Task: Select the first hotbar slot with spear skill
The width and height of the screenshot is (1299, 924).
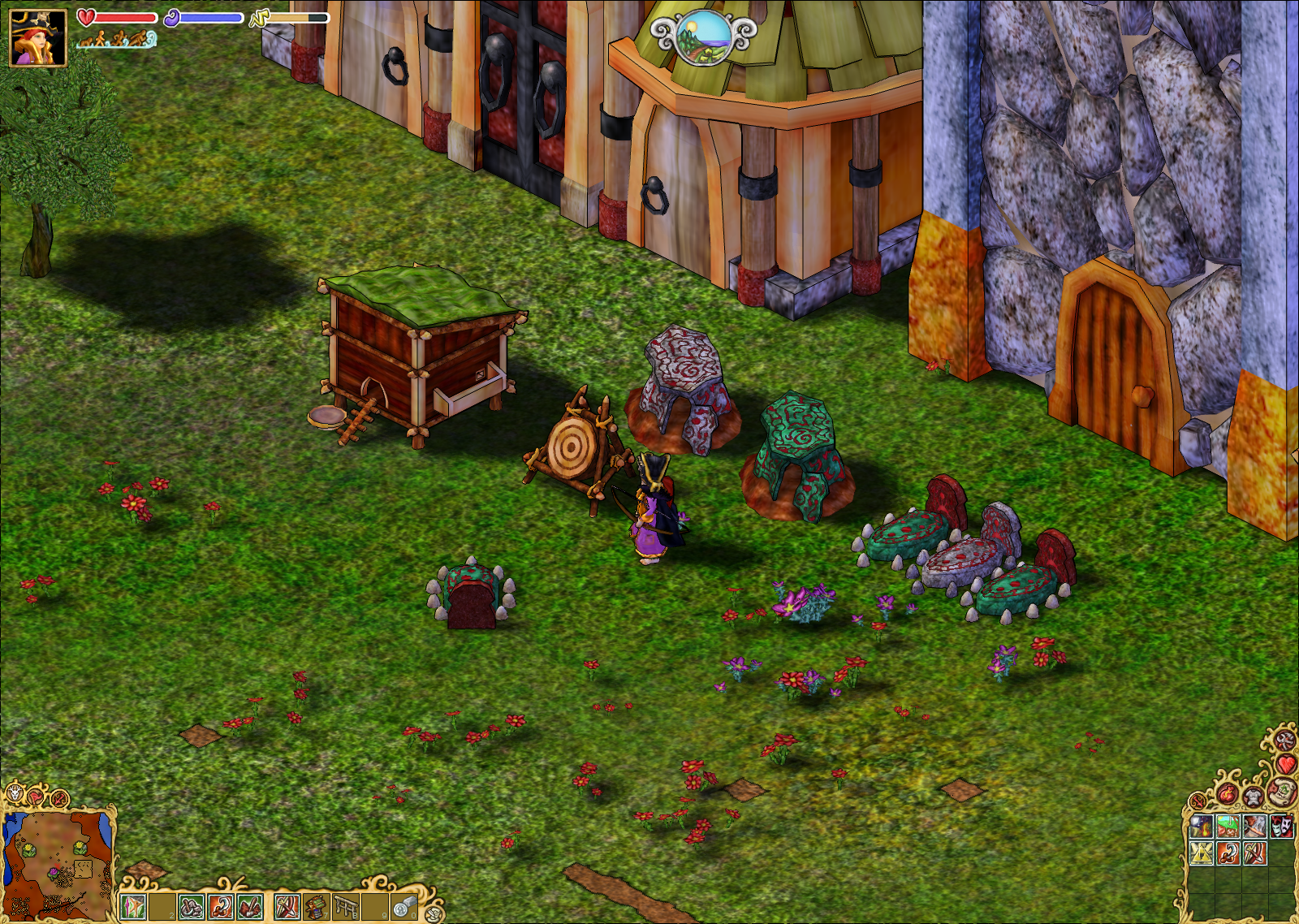Action: (132, 906)
